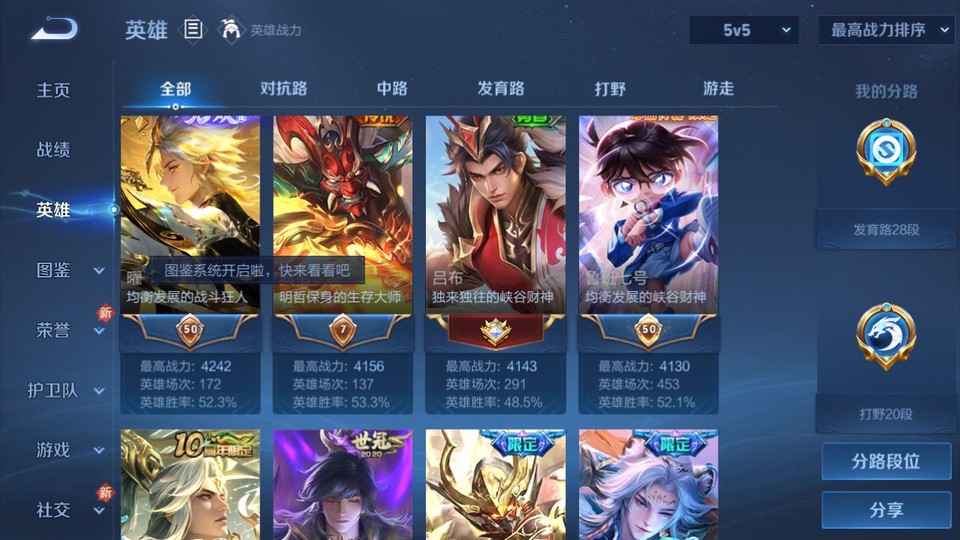Open the 最高战力排序 sort dropdown
Image resolution: width=960 pixels, height=540 pixels.
[x=887, y=31]
